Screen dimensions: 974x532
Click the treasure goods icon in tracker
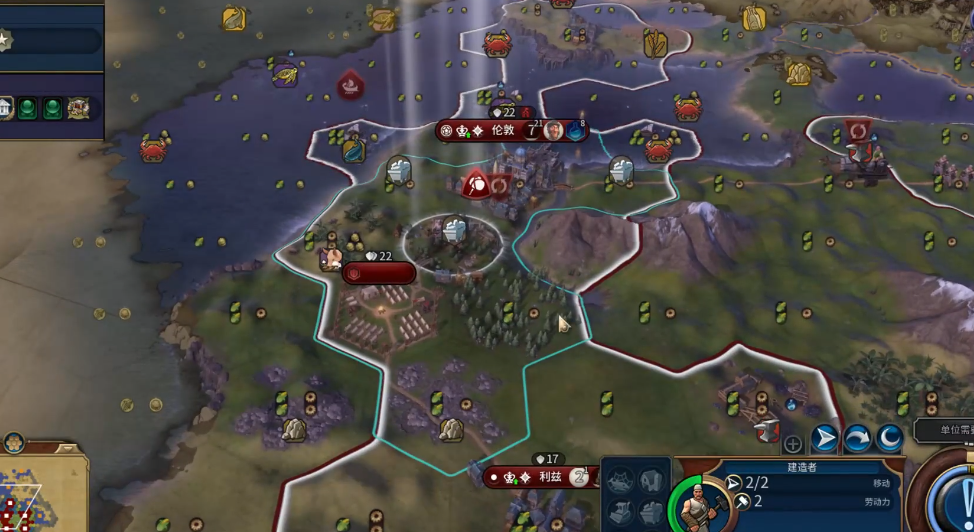point(78,108)
